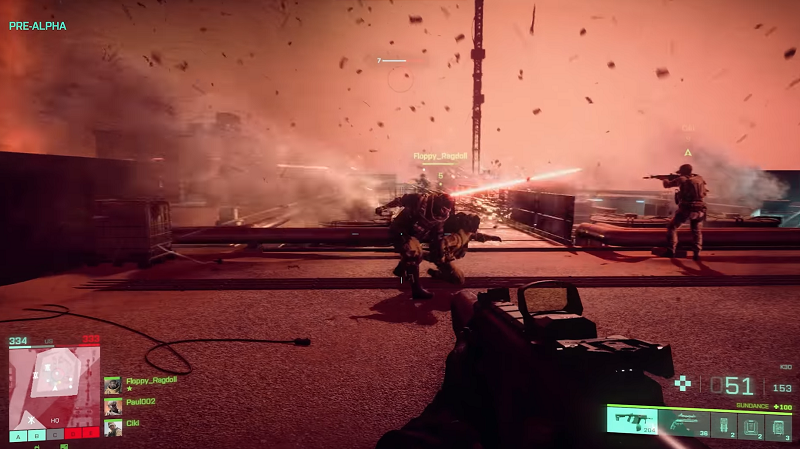The image size is (800, 449).
Task: Select capture point A indicator
Action: 19,435
